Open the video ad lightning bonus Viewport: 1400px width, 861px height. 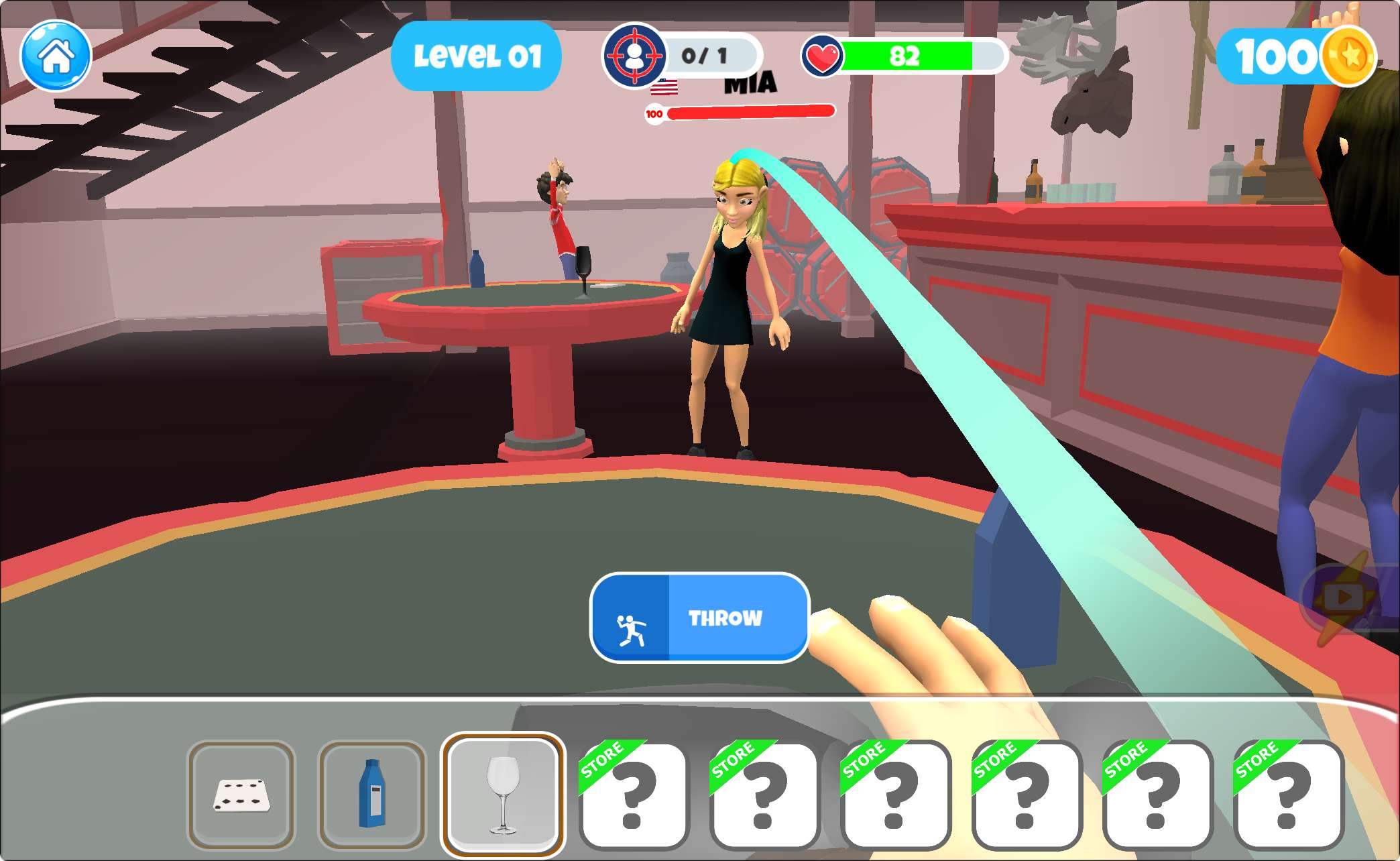click(x=1345, y=597)
